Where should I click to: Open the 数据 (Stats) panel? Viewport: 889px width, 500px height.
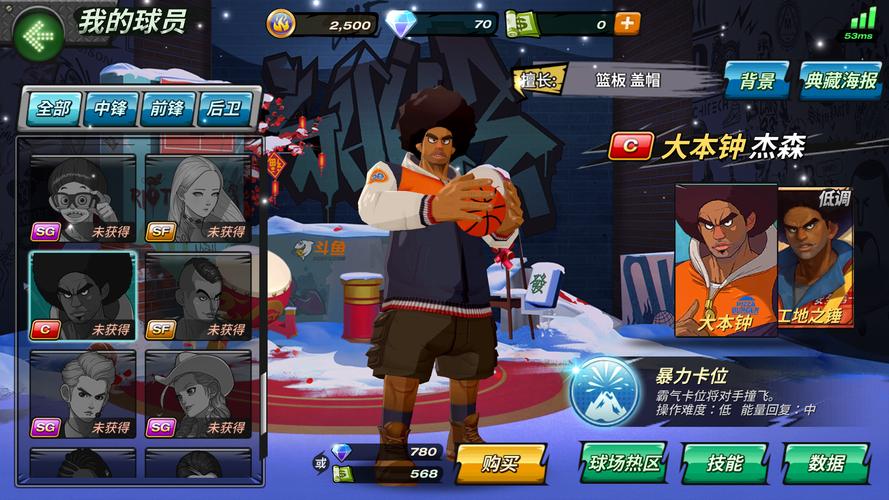coord(825,463)
